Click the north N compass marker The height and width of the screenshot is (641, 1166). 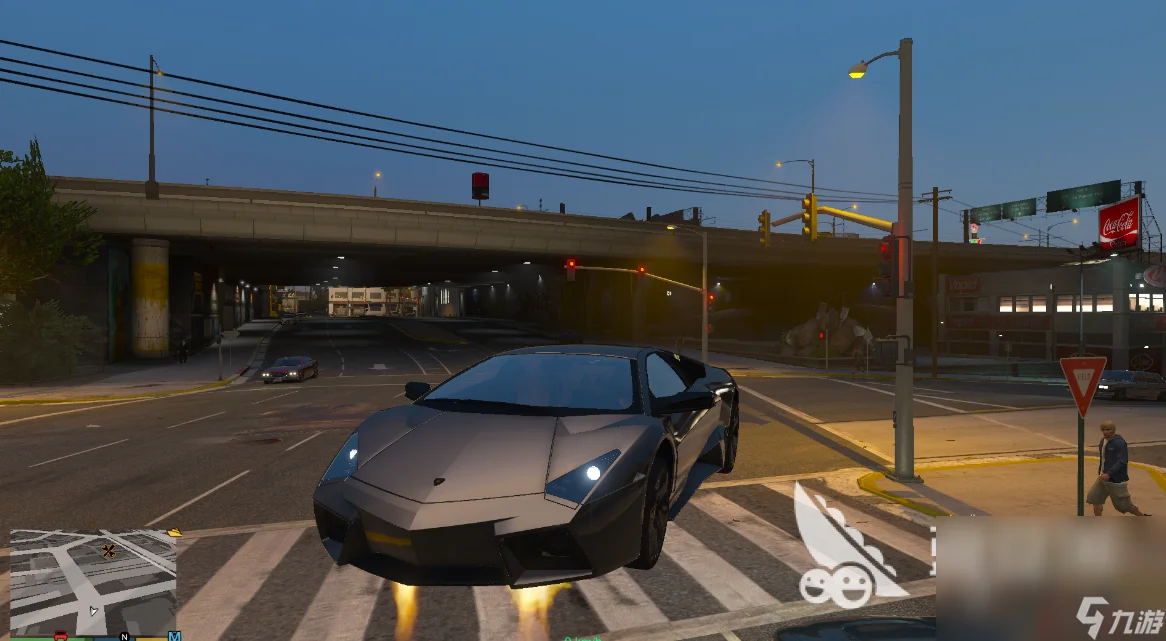(125, 636)
